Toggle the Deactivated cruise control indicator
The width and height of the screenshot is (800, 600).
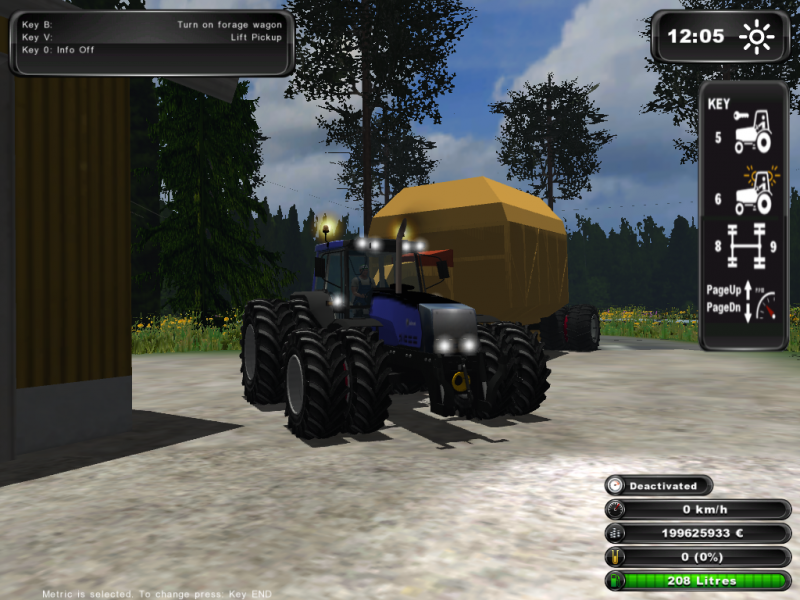tap(658, 486)
